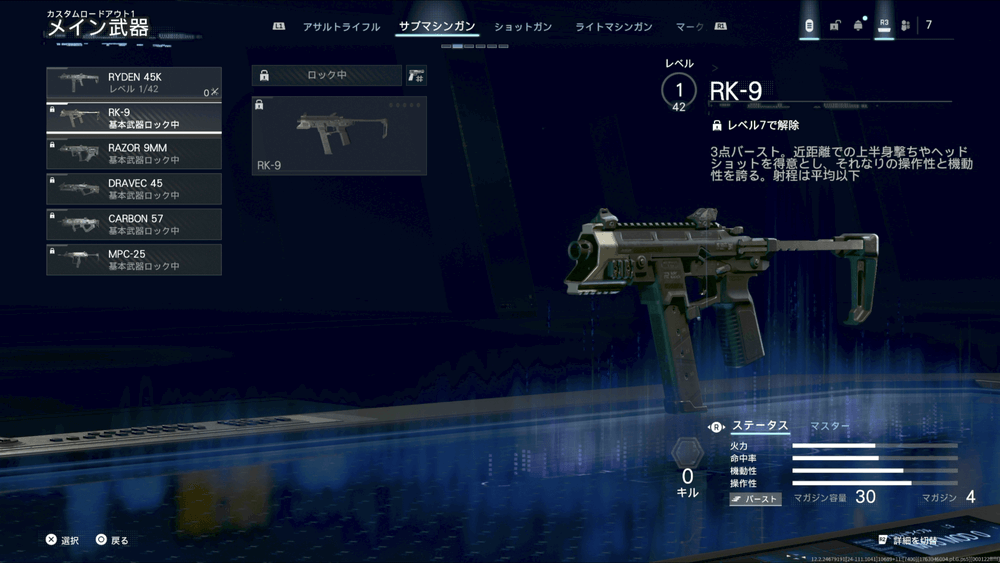Image resolution: width=1000 pixels, height=563 pixels.
Task: Switch to the ステータス stats tab
Action: click(x=760, y=426)
